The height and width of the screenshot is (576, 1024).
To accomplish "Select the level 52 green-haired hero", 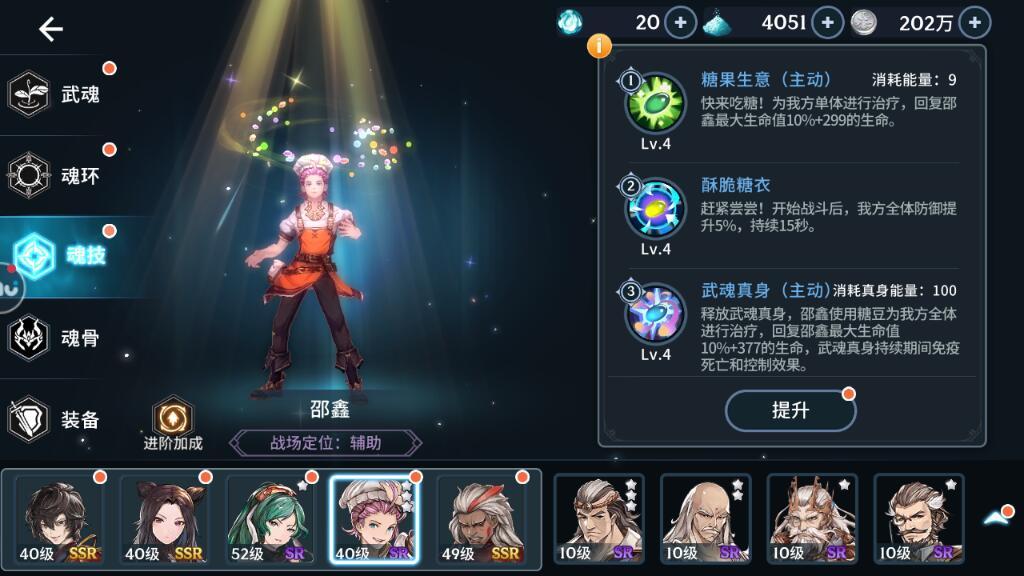I will click(x=268, y=520).
